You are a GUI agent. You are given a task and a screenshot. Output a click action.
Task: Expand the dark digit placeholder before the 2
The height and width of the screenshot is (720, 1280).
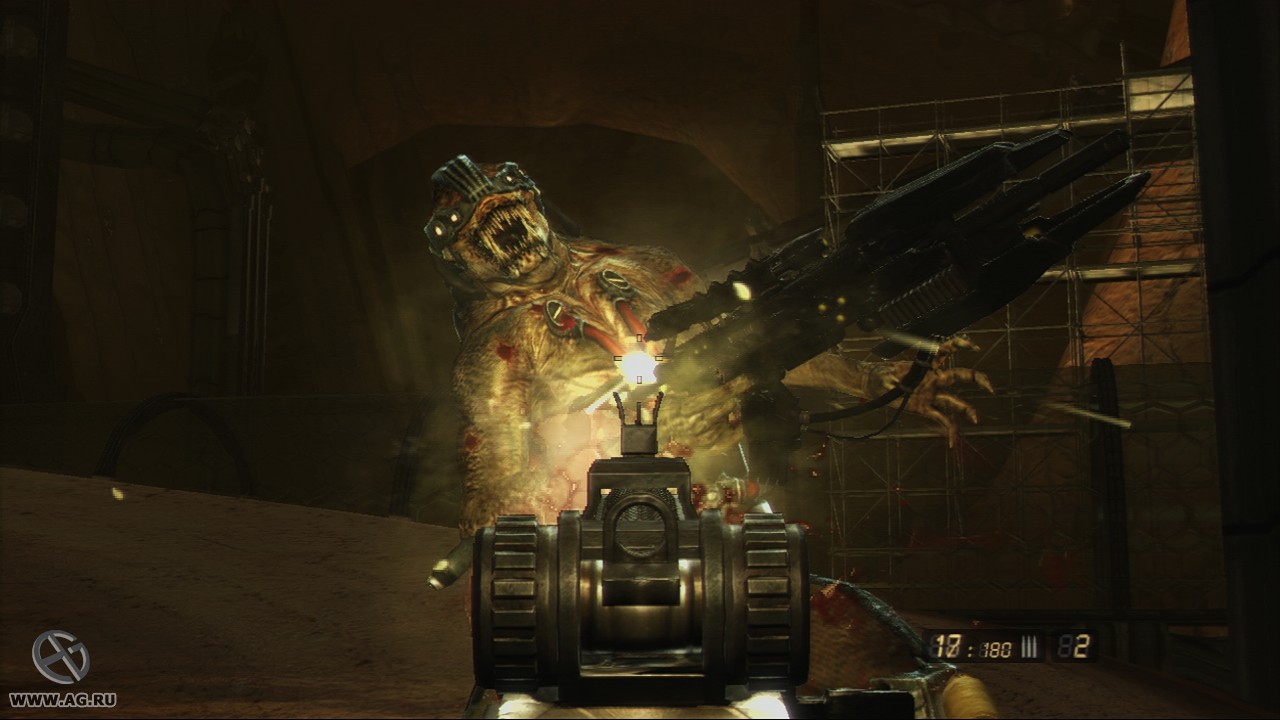(1062, 646)
